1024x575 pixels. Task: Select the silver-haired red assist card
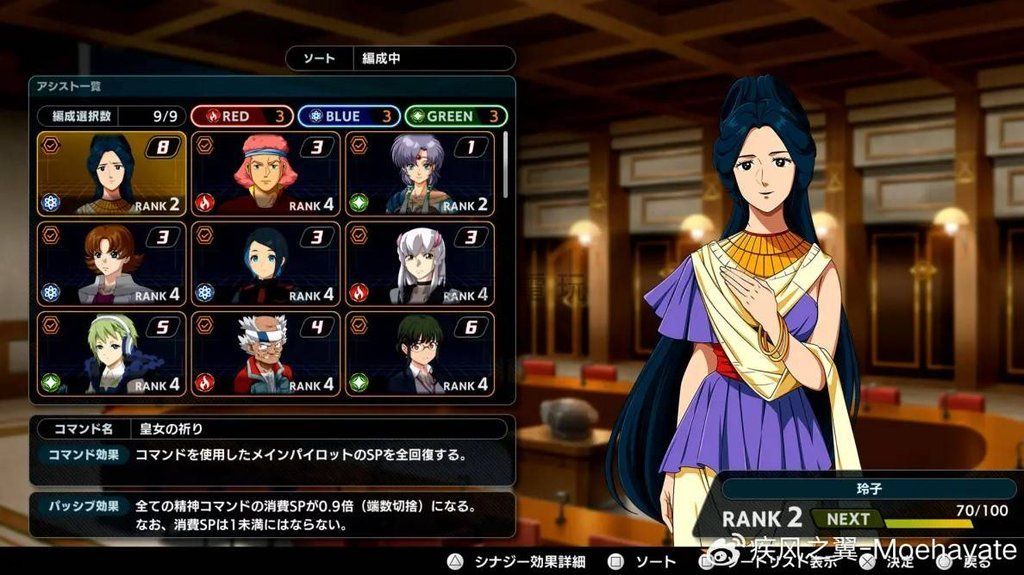point(419,263)
